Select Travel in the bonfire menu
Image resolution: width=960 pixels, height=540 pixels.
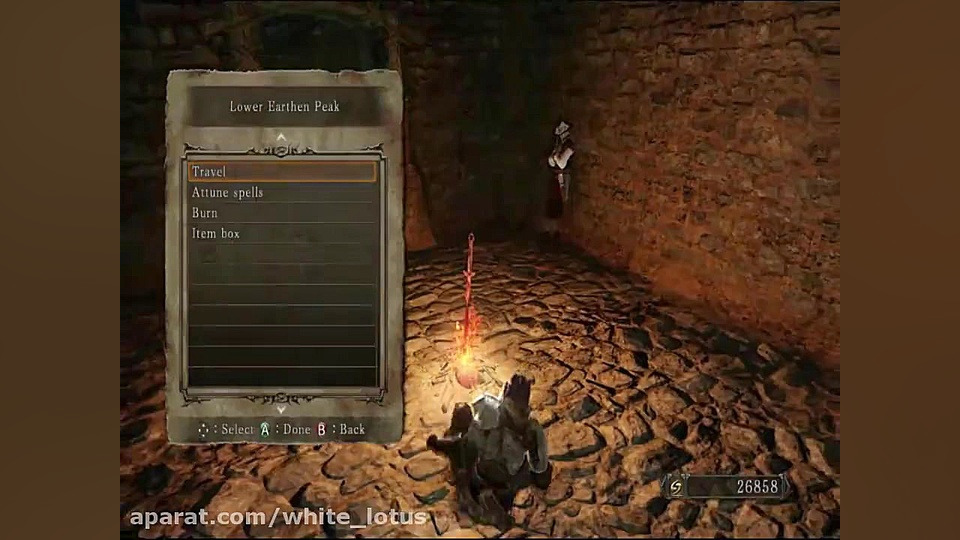[282, 172]
